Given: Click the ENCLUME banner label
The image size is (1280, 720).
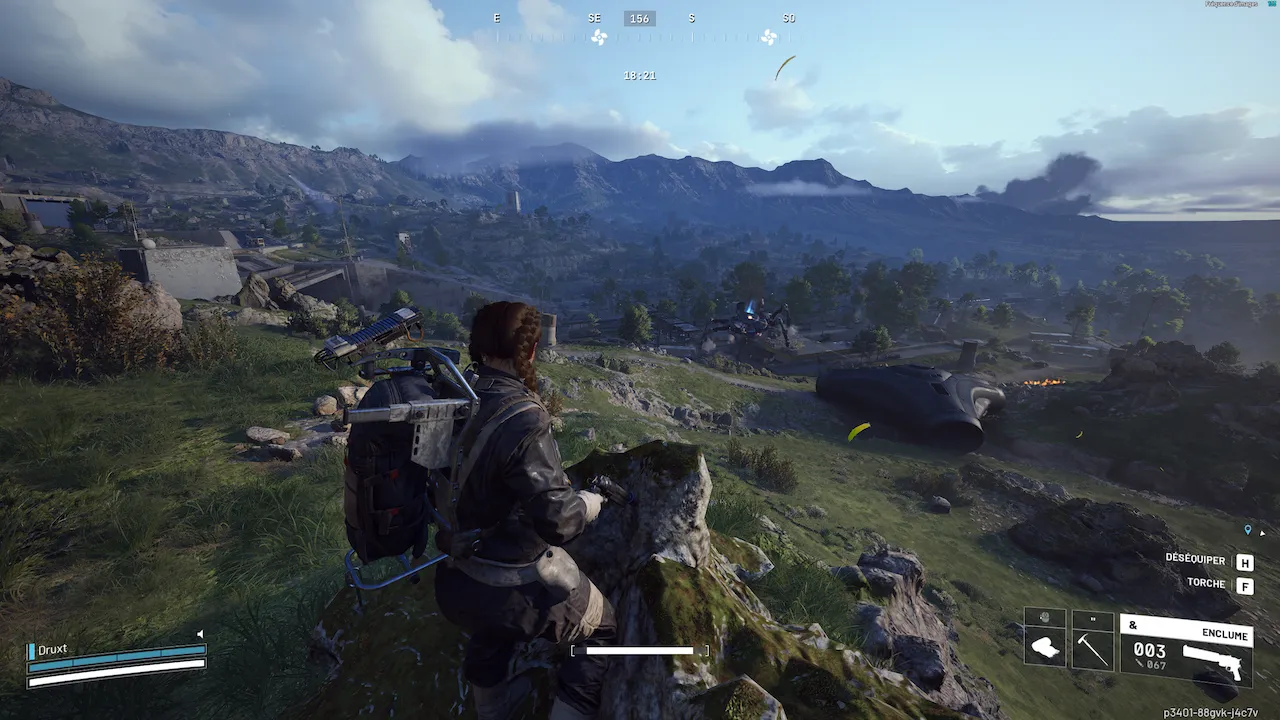Looking at the screenshot, I should click(x=1225, y=633).
